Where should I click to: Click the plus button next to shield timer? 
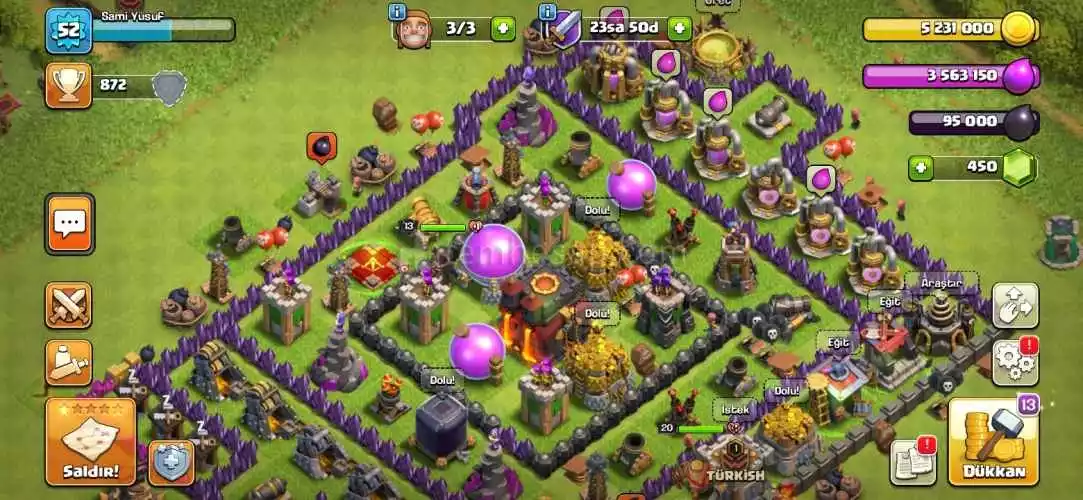coord(680,28)
